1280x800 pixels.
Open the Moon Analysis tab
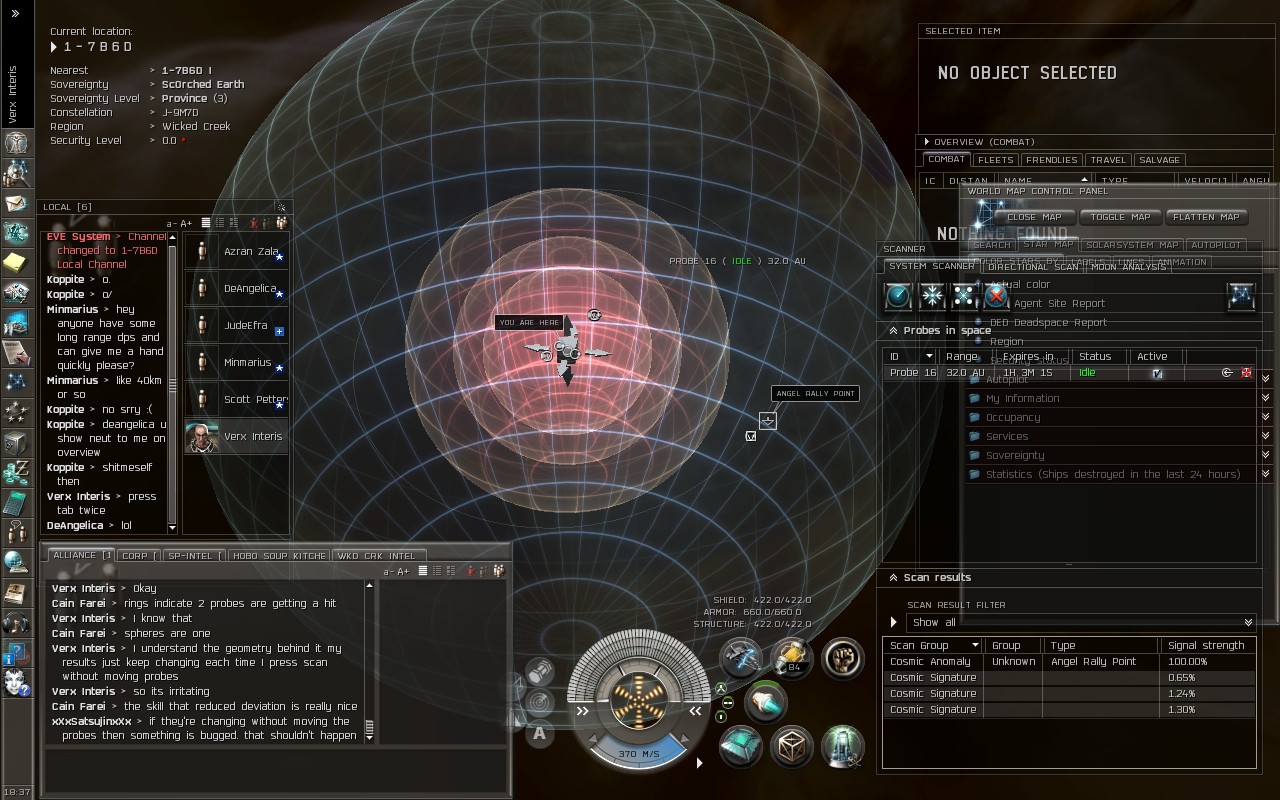coord(1128,267)
